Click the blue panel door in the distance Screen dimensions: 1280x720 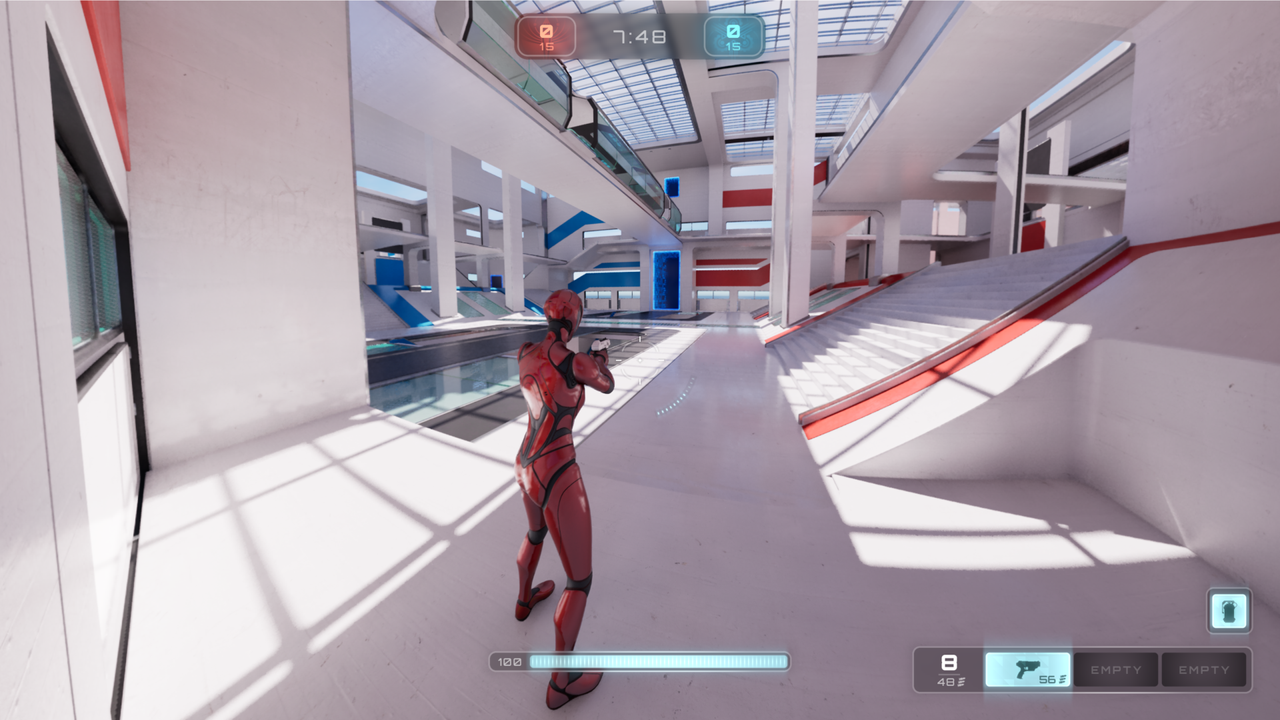pyautogui.click(x=664, y=278)
